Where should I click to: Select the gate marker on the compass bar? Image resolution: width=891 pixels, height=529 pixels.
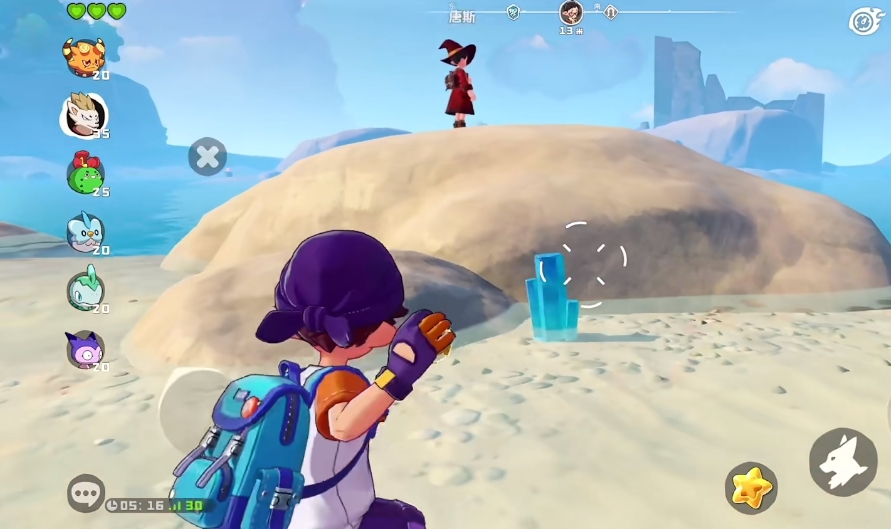[611, 13]
